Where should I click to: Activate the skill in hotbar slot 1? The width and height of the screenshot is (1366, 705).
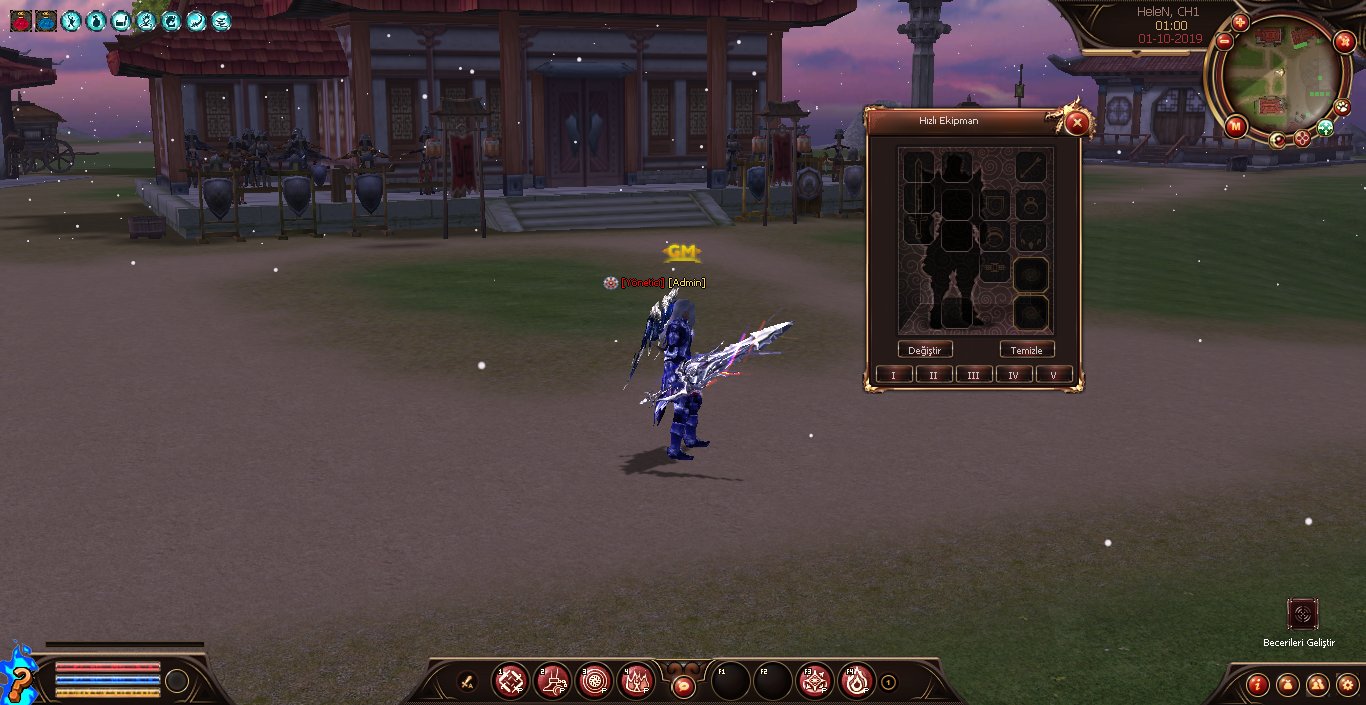(x=512, y=682)
